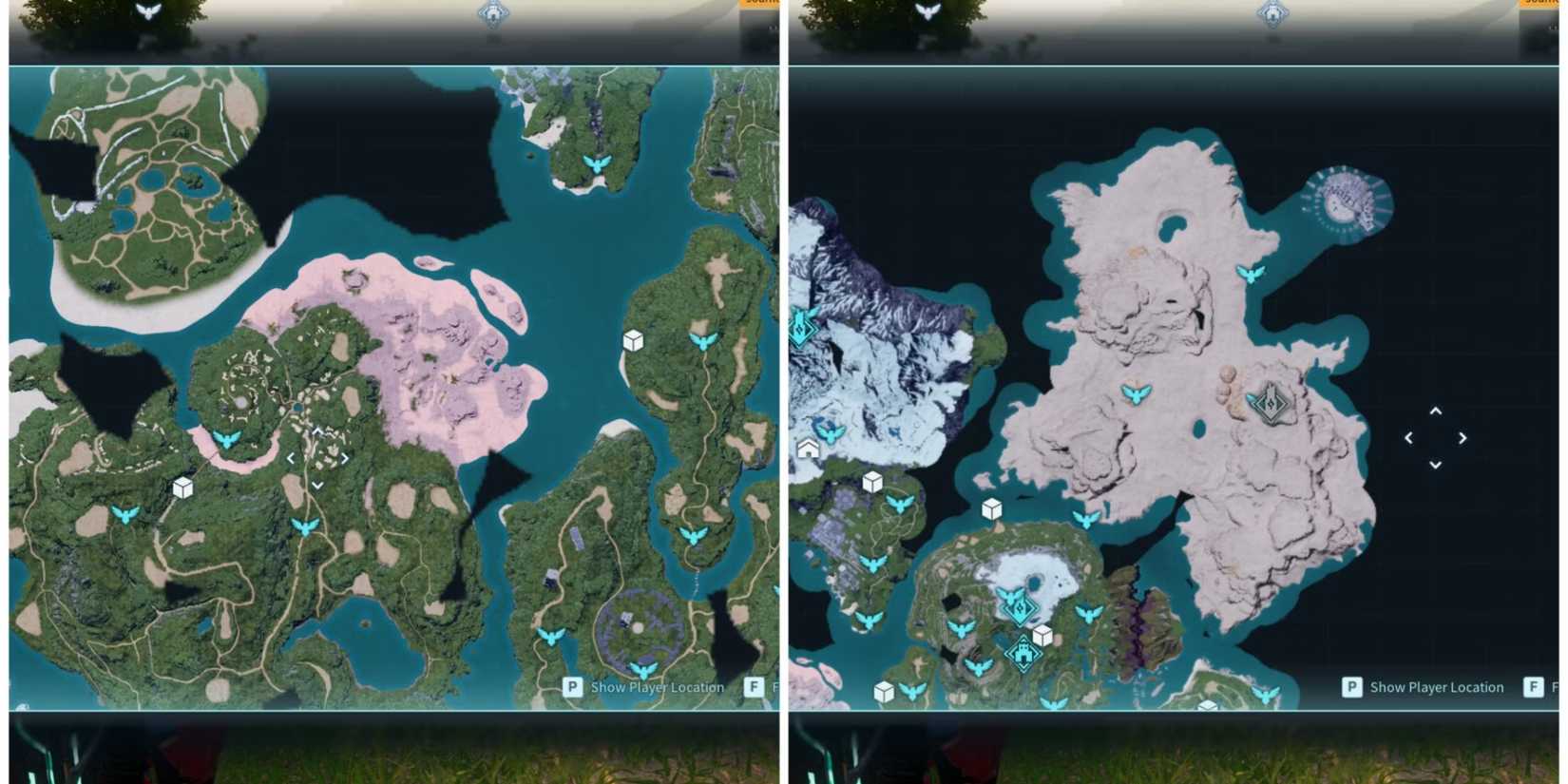Viewport: 1568px width, 784px height.
Task: Click the upward pan chevron beside the desert
Action: point(1435,411)
